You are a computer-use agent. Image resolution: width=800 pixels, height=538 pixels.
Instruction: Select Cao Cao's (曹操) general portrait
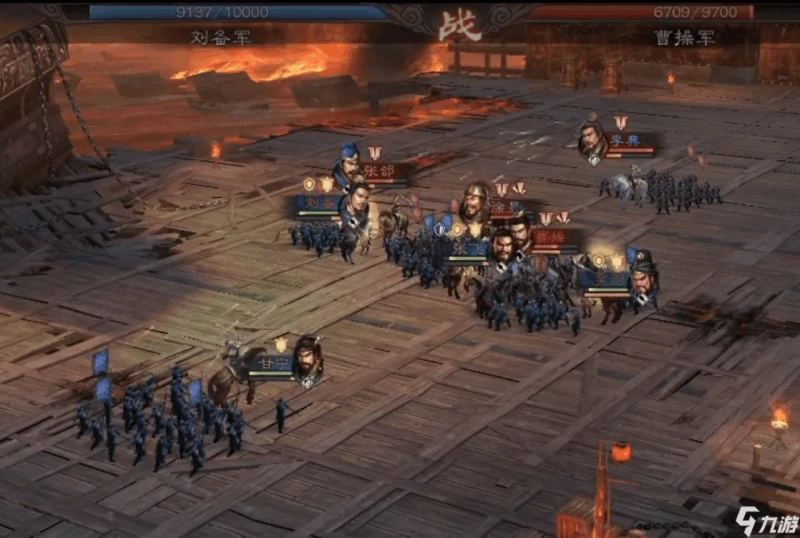tap(520, 236)
